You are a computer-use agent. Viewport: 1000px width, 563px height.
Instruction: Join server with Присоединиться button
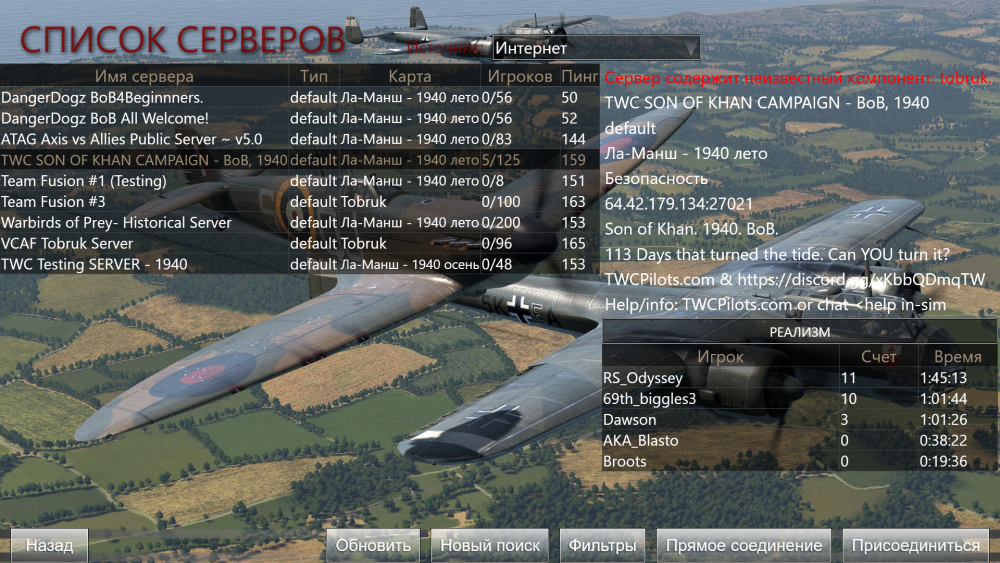[915, 545]
